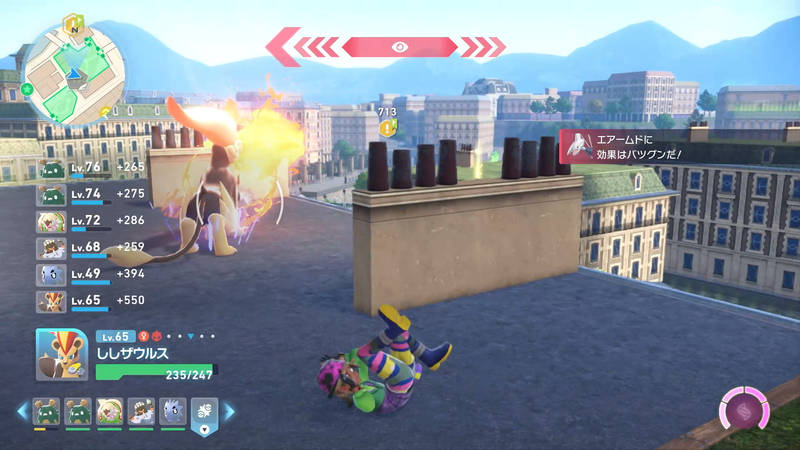Cycle the party bar with the left arrow

[20, 411]
